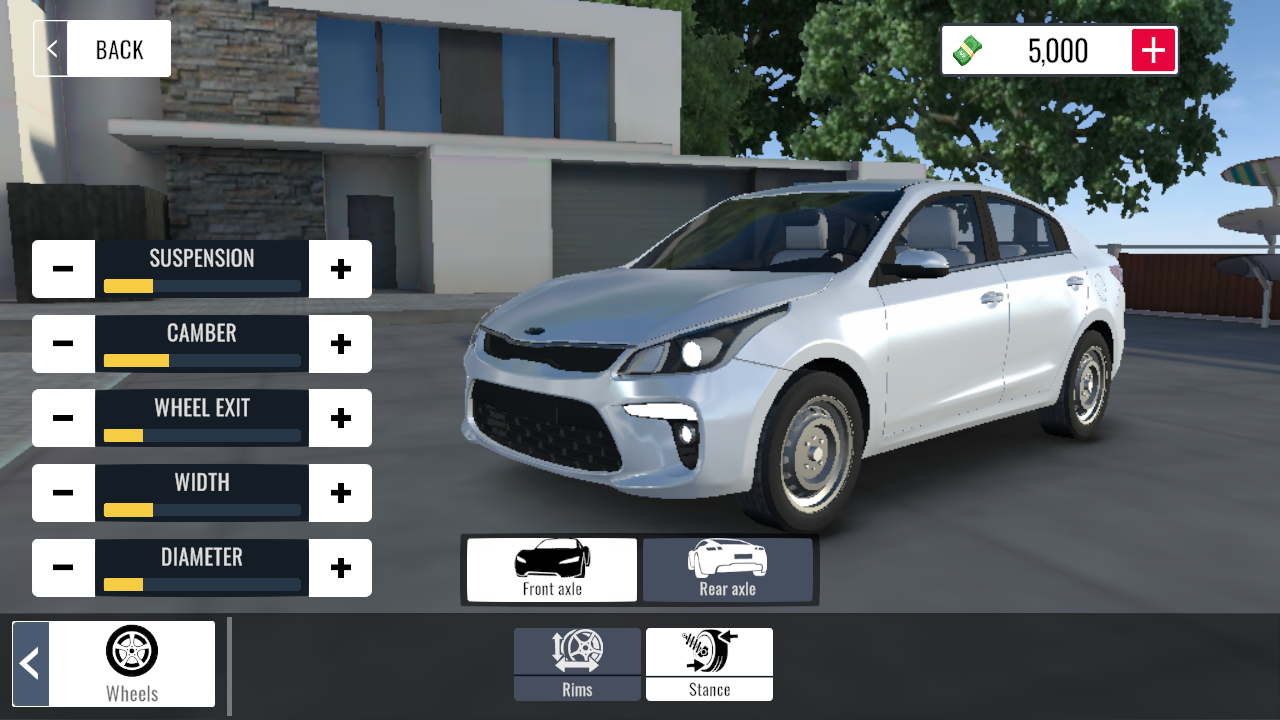
Task: Go back with the BACK button
Action: click(102, 49)
